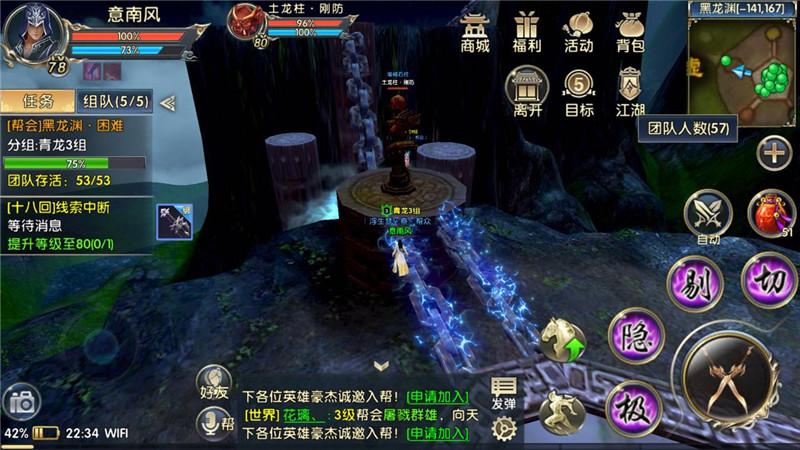Image resolution: width=800 pixels, height=450 pixels.
Task: Open the 商城 shop menu
Action: 475,31
